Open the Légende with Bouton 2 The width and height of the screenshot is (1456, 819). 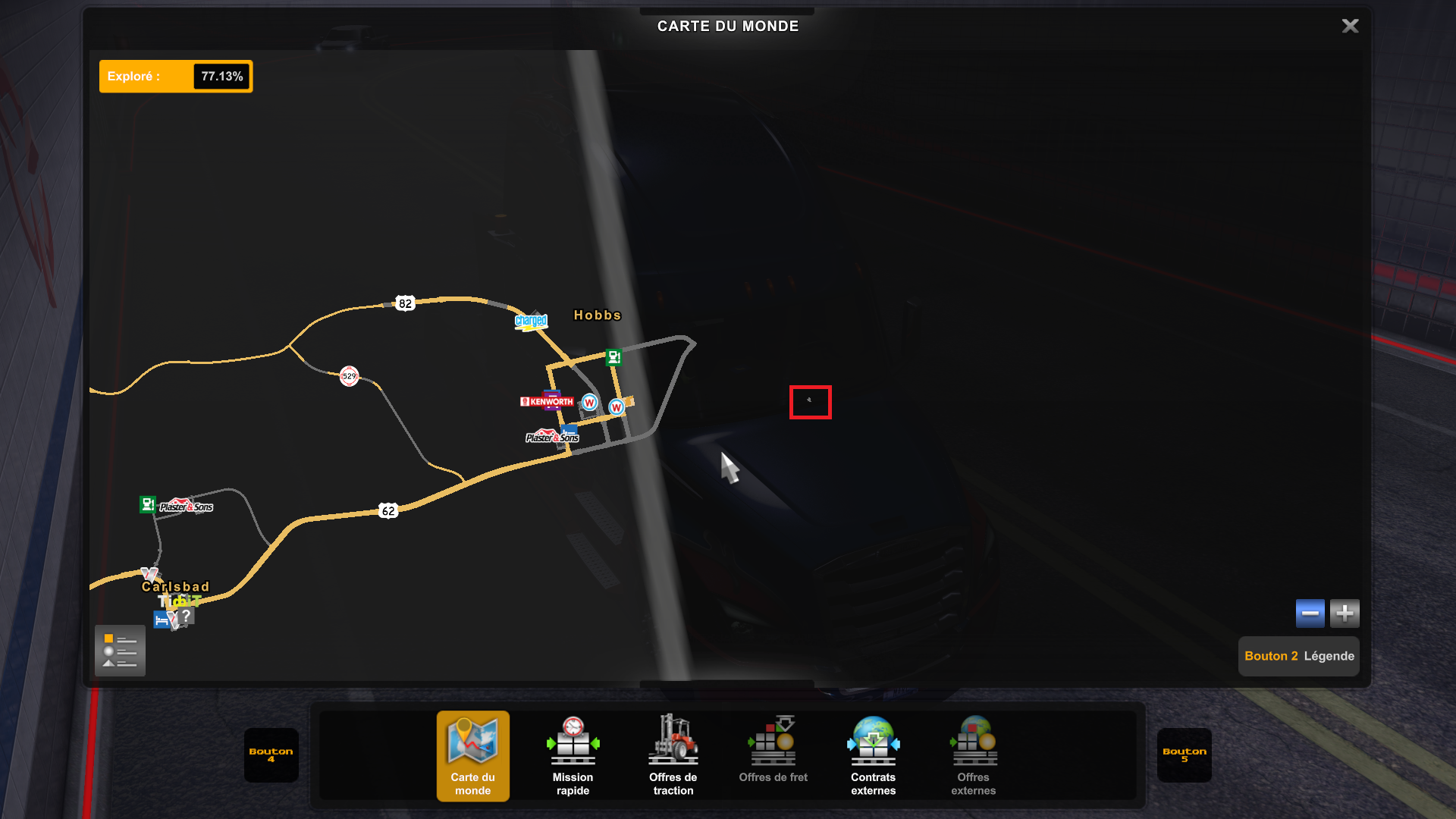click(1298, 656)
